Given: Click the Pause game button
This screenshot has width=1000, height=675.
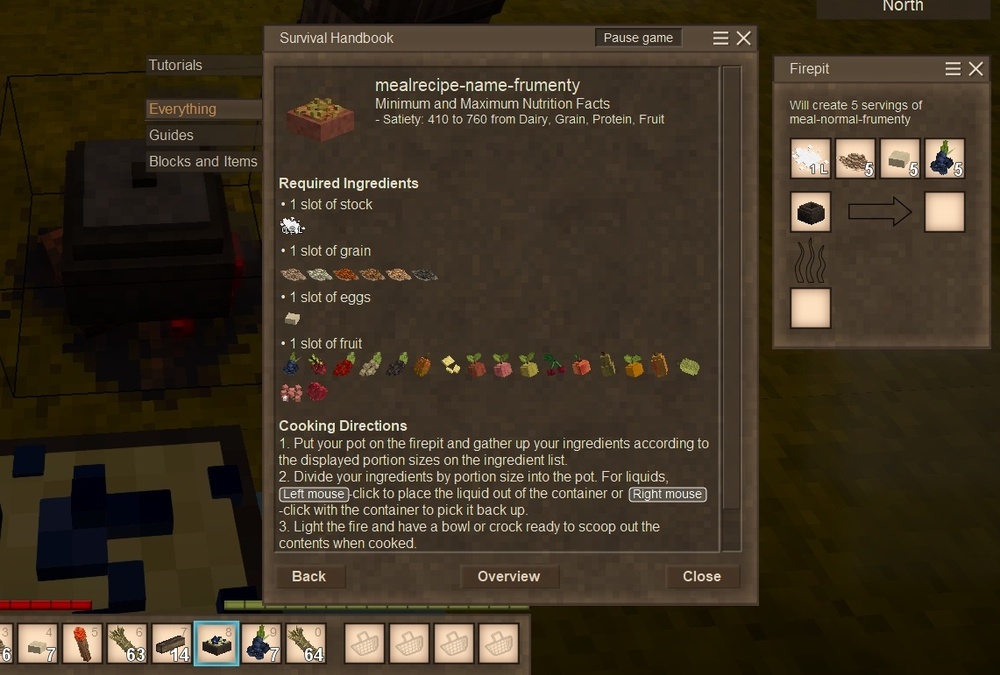Looking at the screenshot, I should (x=638, y=38).
